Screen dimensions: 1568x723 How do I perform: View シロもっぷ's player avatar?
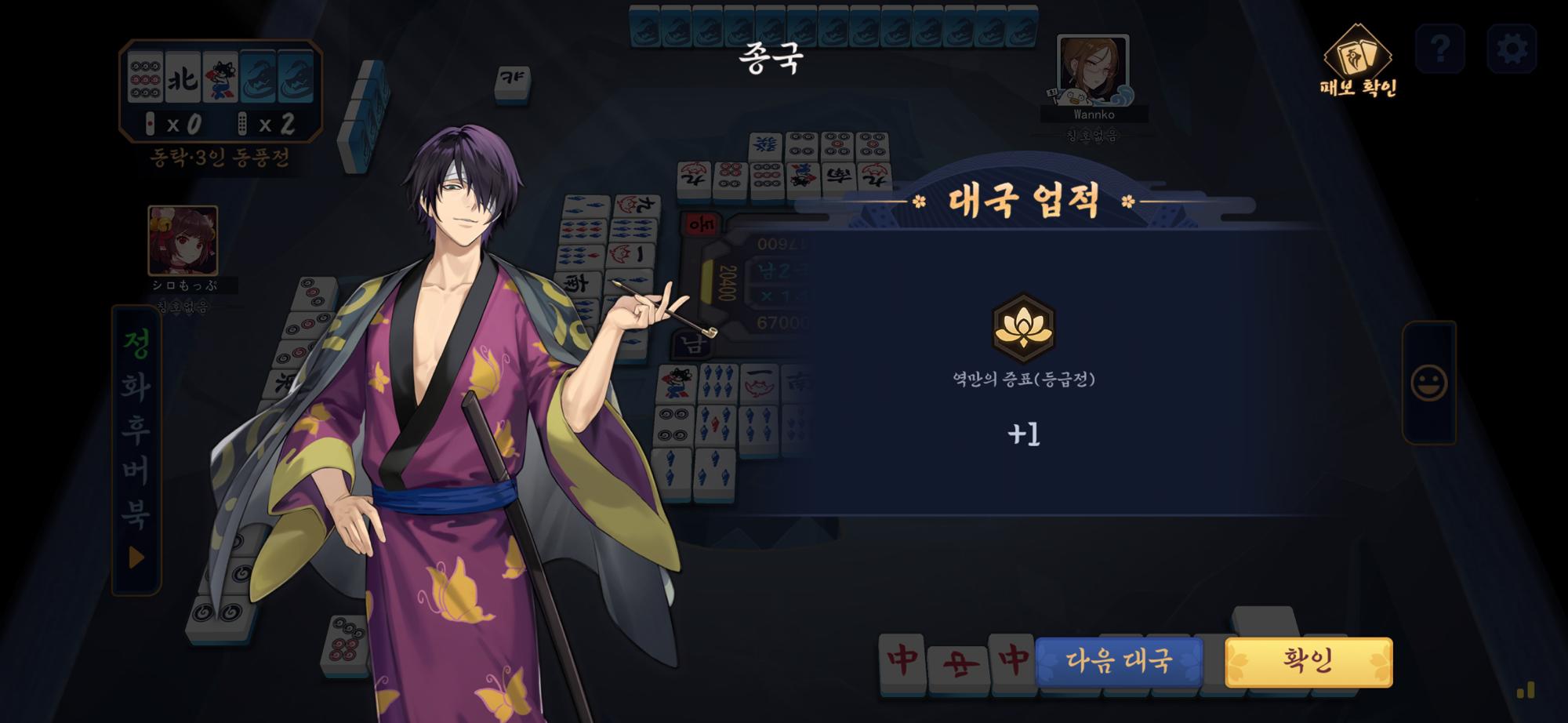tap(183, 240)
